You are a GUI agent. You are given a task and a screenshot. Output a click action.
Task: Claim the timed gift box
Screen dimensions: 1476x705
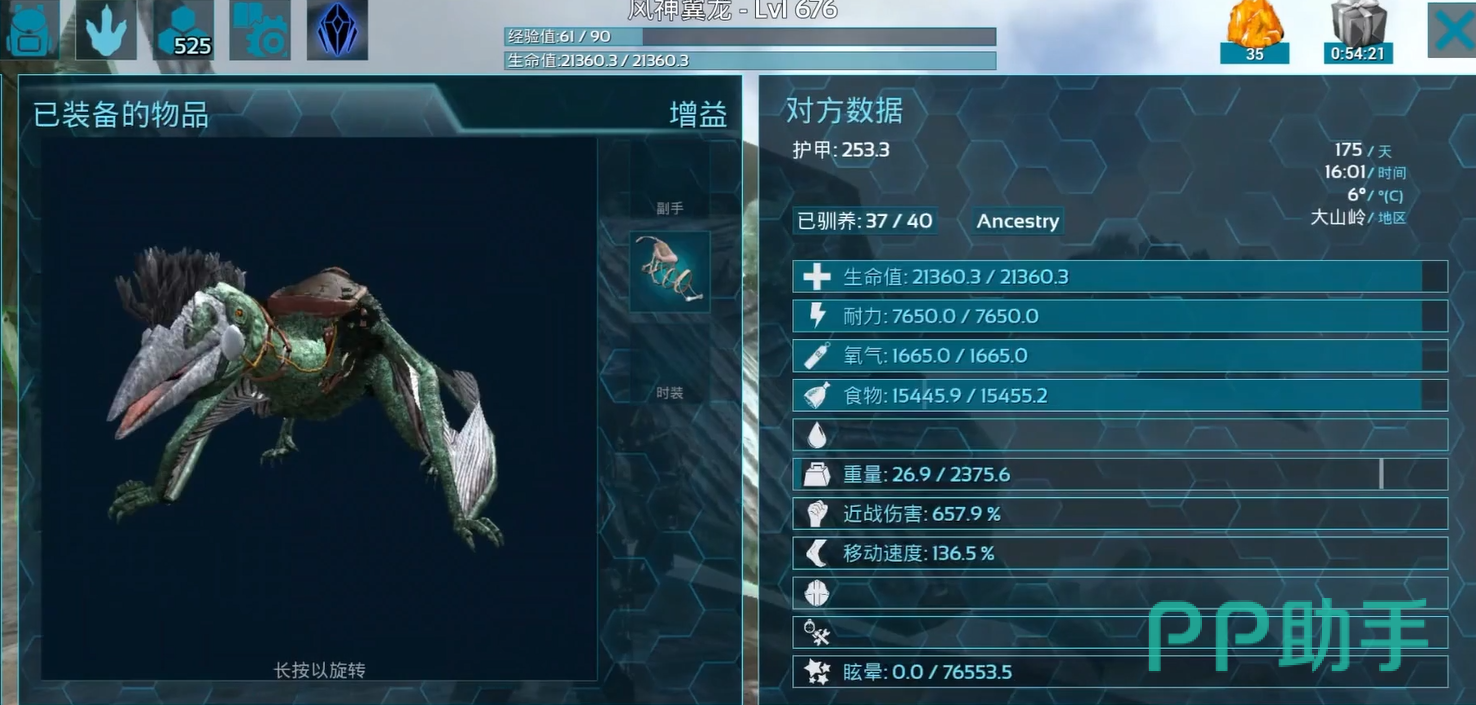click(x=1358, y=30)
